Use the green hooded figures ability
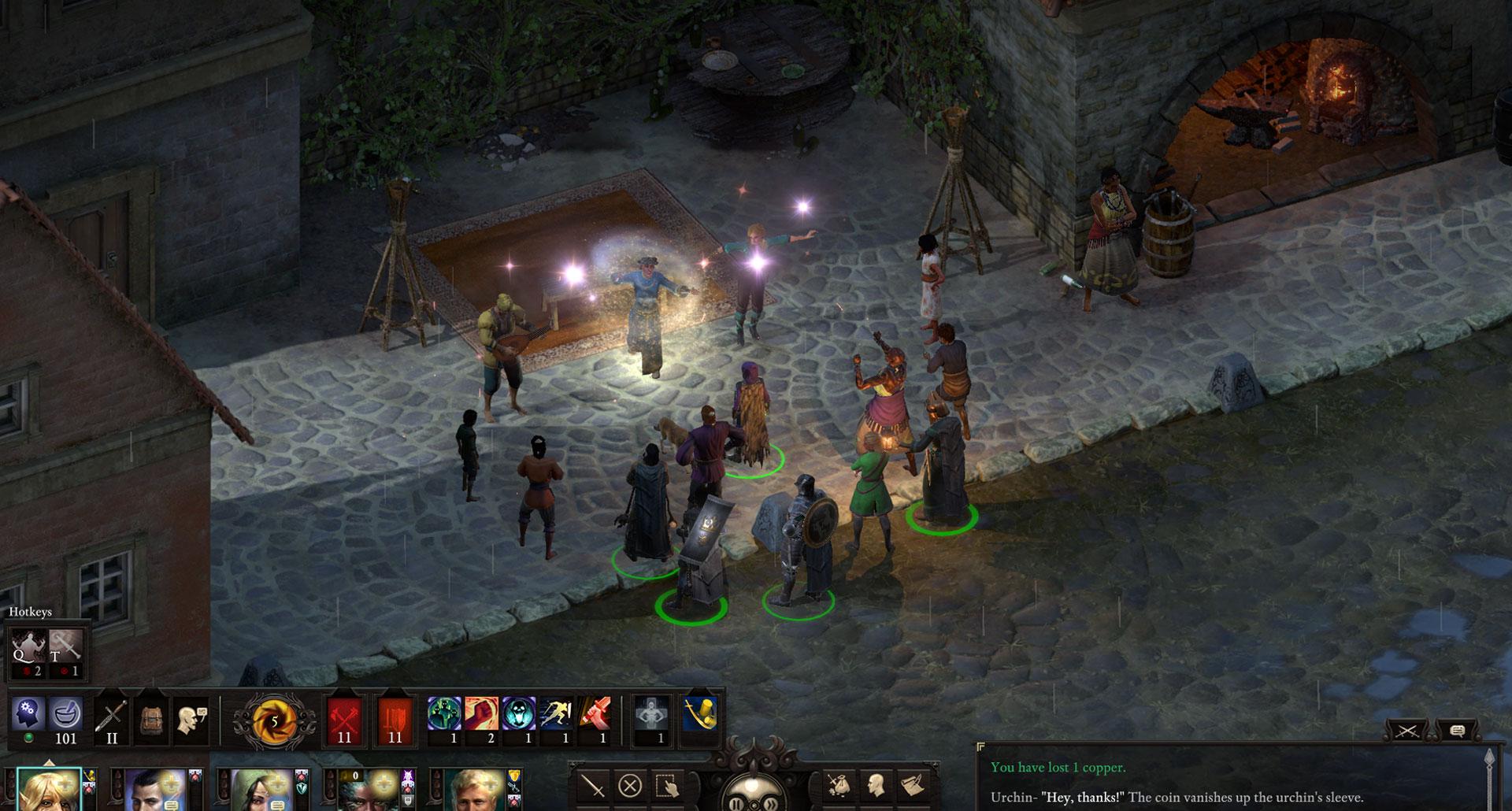The width and height of the screenshot is (1512, 811). click(444, 715)
